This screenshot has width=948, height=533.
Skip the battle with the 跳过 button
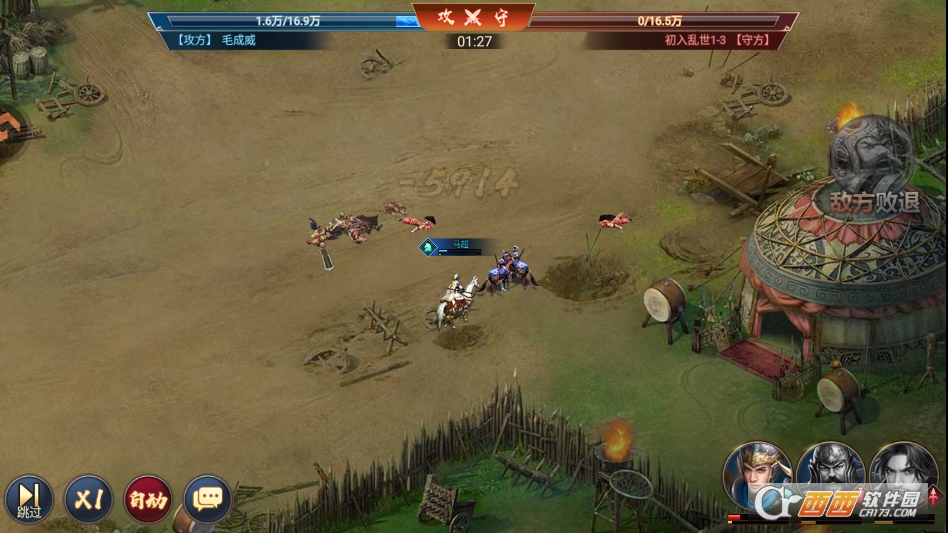click(x=29, y=498)
